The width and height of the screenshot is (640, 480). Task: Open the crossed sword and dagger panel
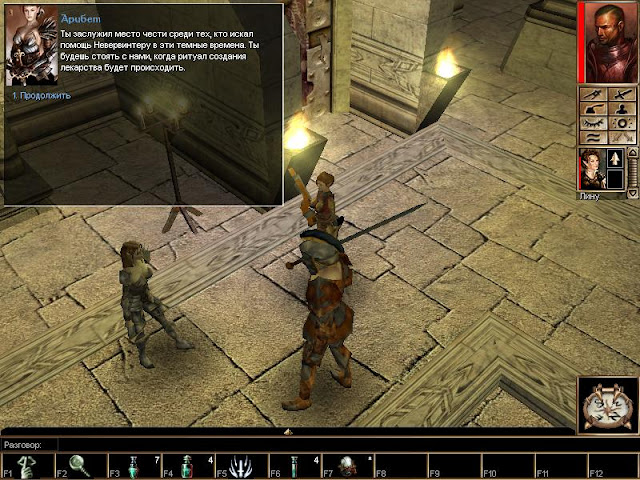594,95
